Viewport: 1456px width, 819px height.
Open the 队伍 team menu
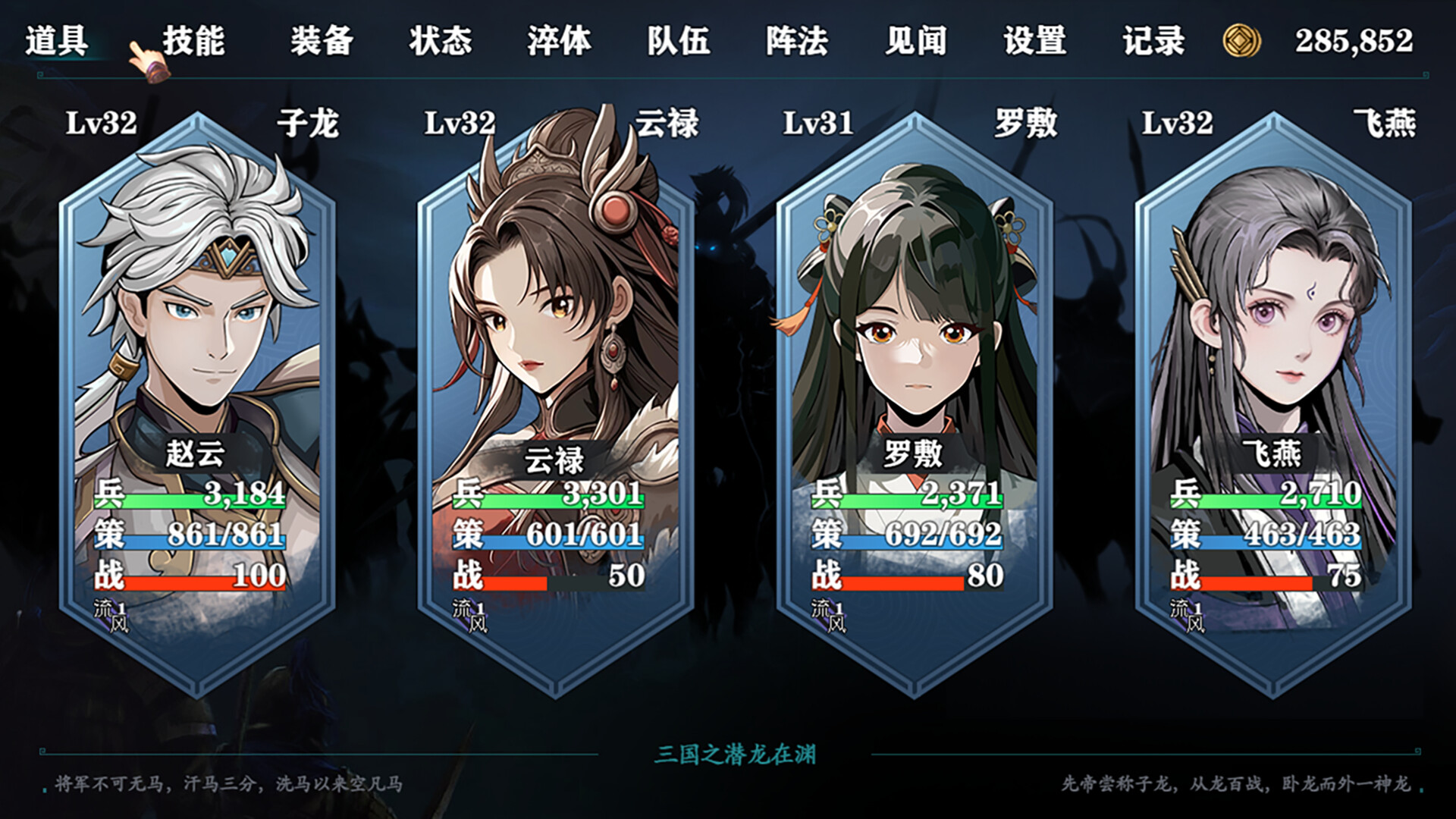click(679, 43)
